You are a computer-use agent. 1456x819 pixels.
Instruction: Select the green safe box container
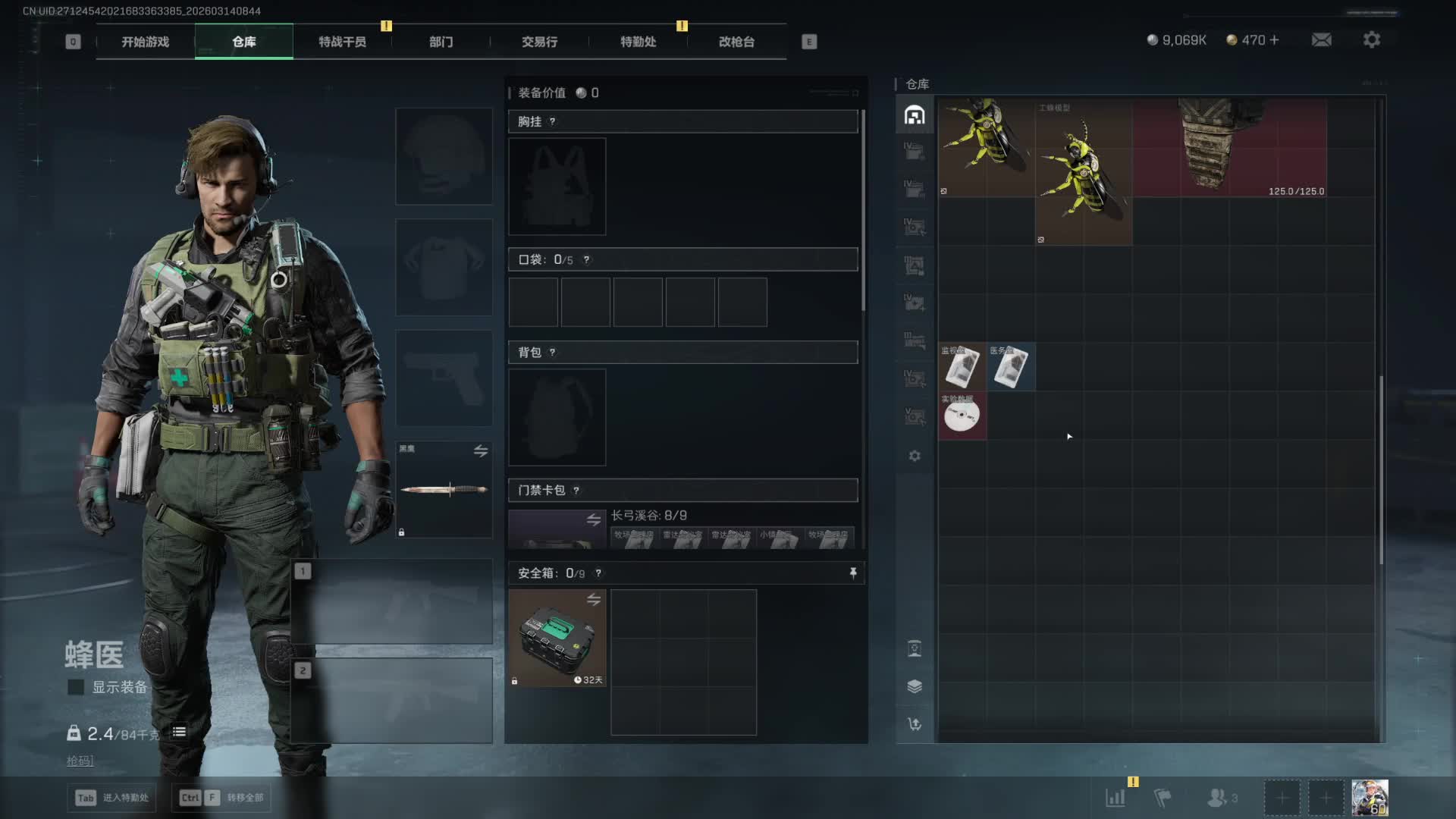click(x=557, y=638)
